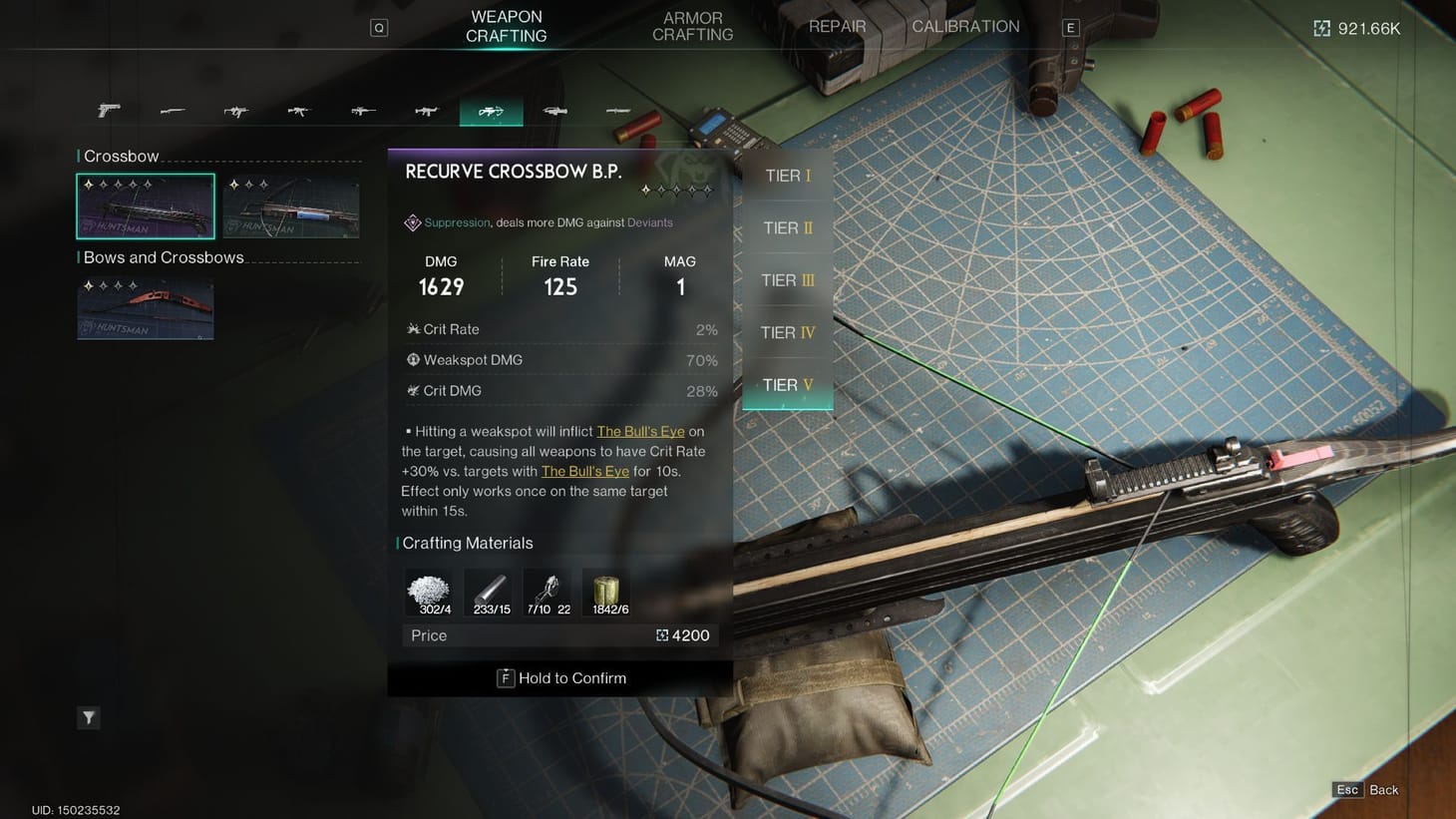Enable Tier V tier selection
1456x819 pixels.
tap(787, 385)
